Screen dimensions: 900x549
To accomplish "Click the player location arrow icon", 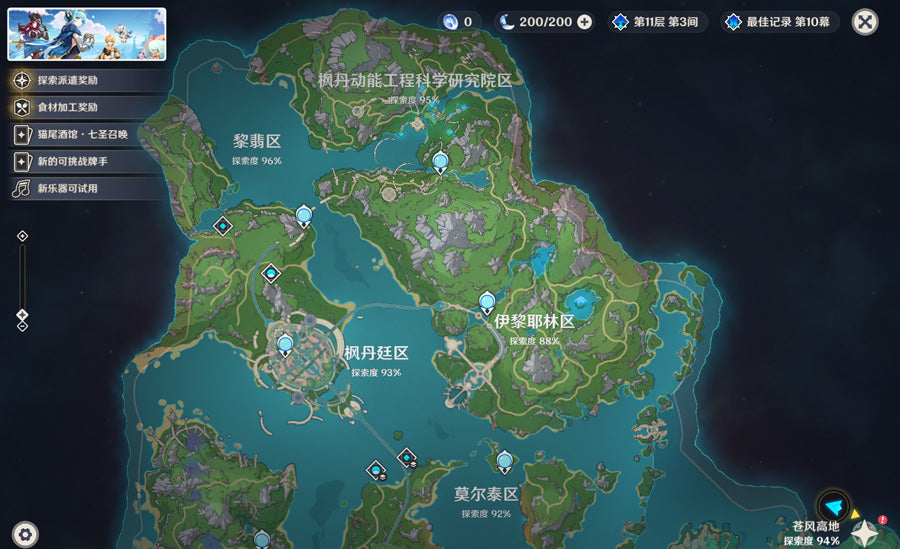I will [x=833, y=507].
